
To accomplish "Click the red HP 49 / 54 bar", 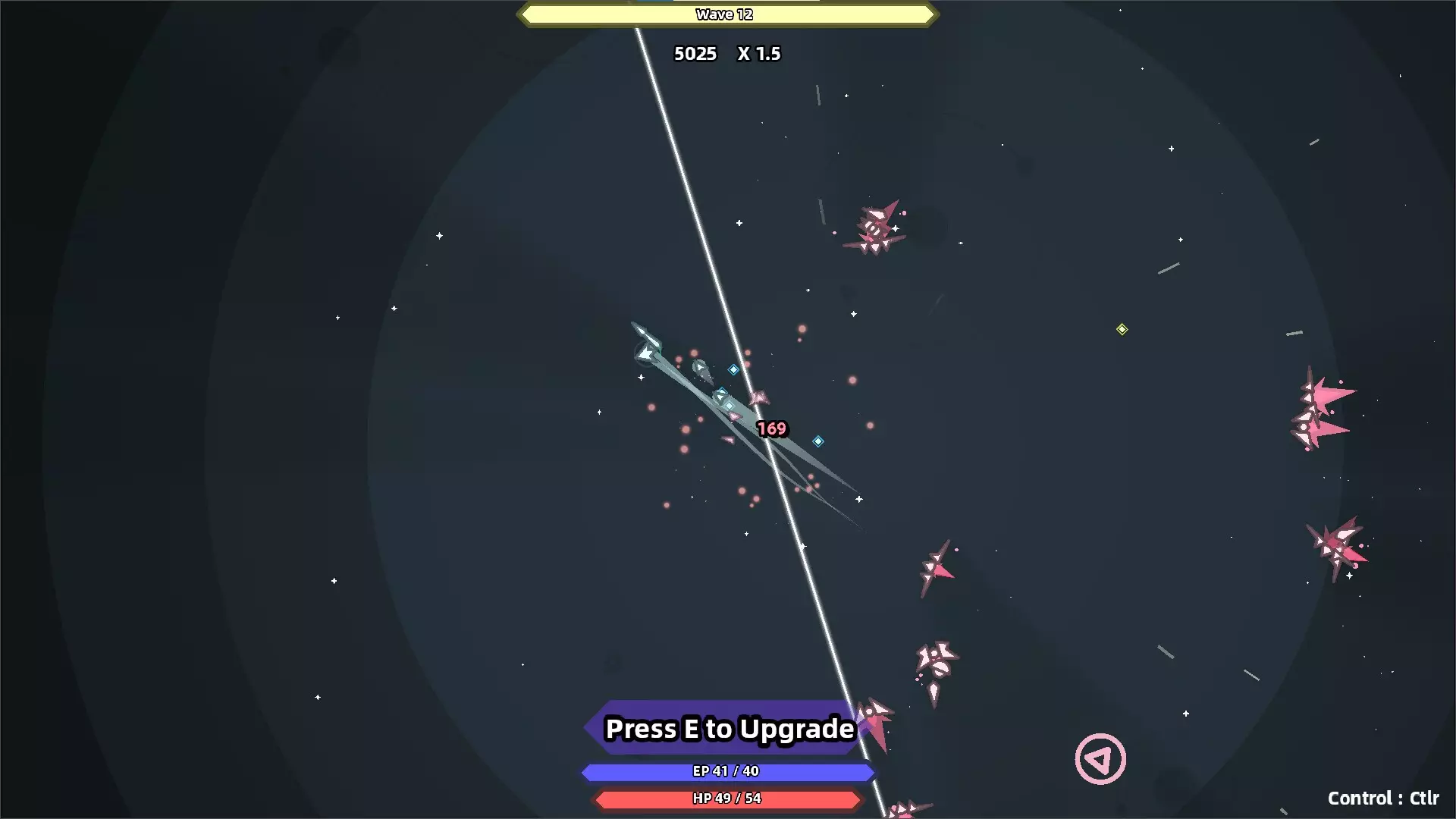I will click(726, 799).
